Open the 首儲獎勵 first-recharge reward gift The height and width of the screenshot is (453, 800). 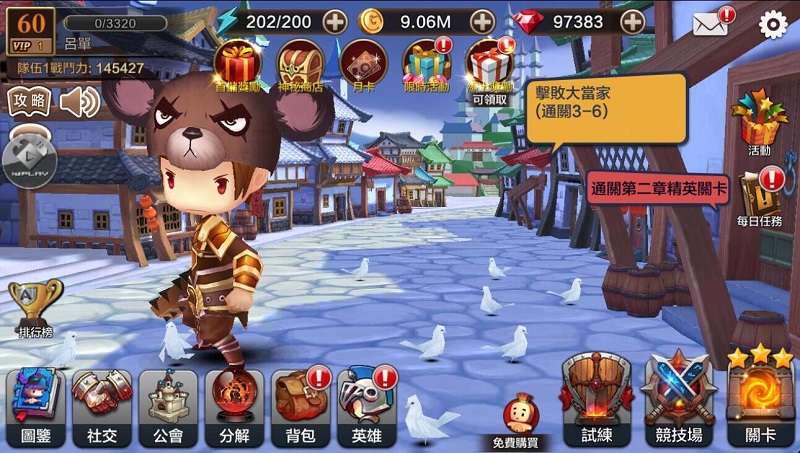(x=237, y=64)
